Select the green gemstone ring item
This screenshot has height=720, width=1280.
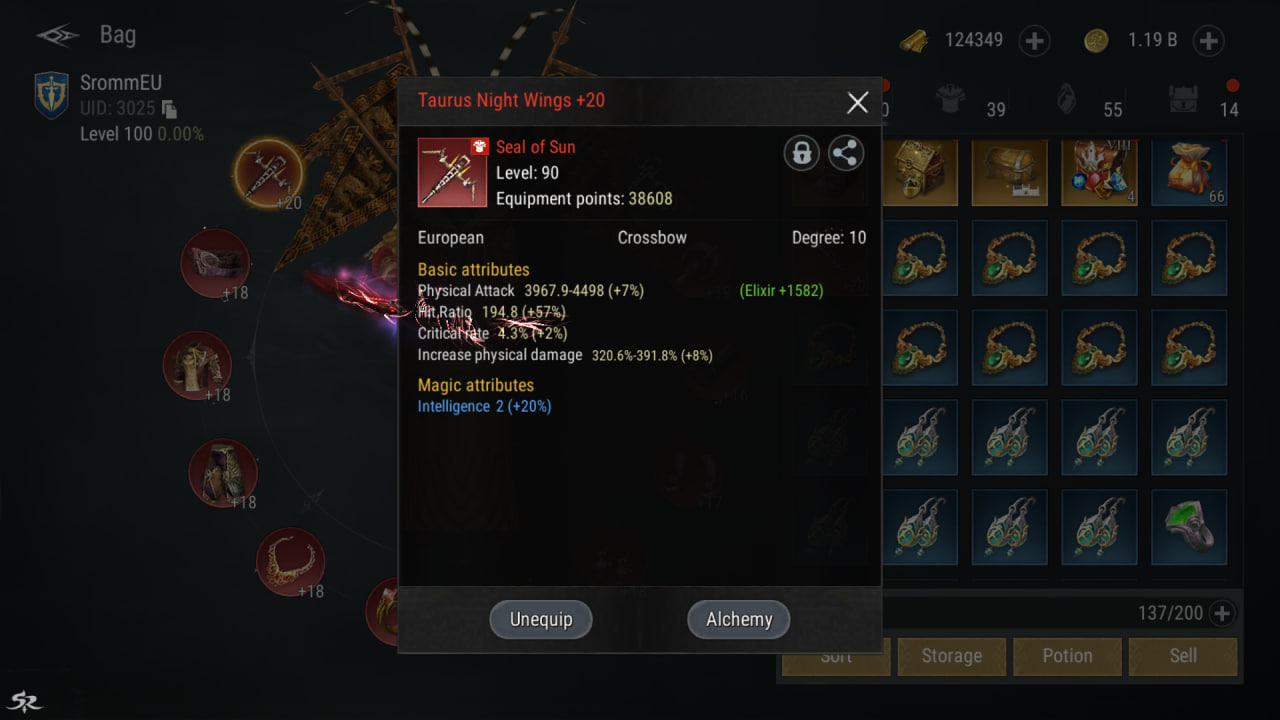(x=1189, y=526)
